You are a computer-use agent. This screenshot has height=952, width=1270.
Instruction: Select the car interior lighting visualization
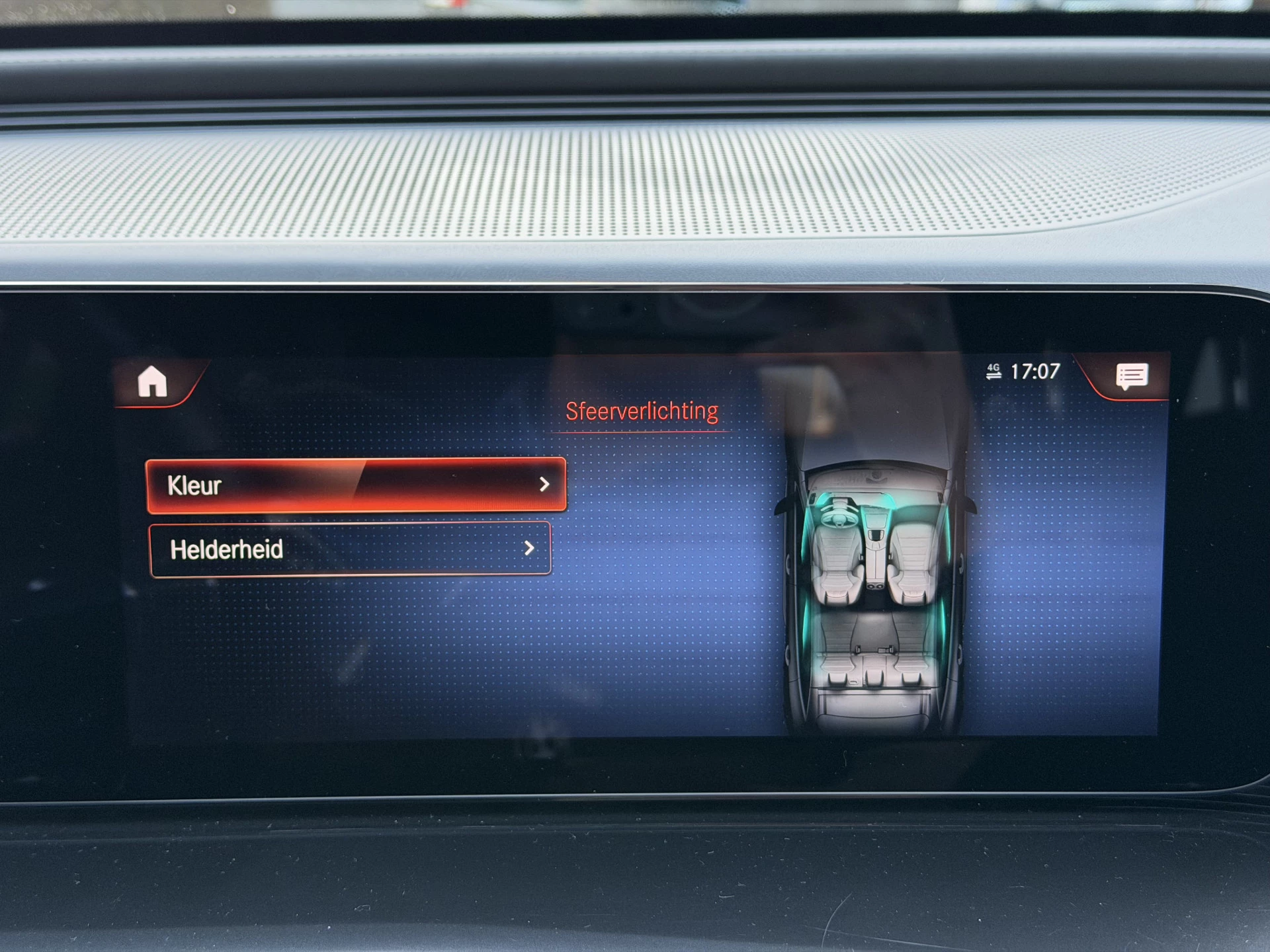873,582
